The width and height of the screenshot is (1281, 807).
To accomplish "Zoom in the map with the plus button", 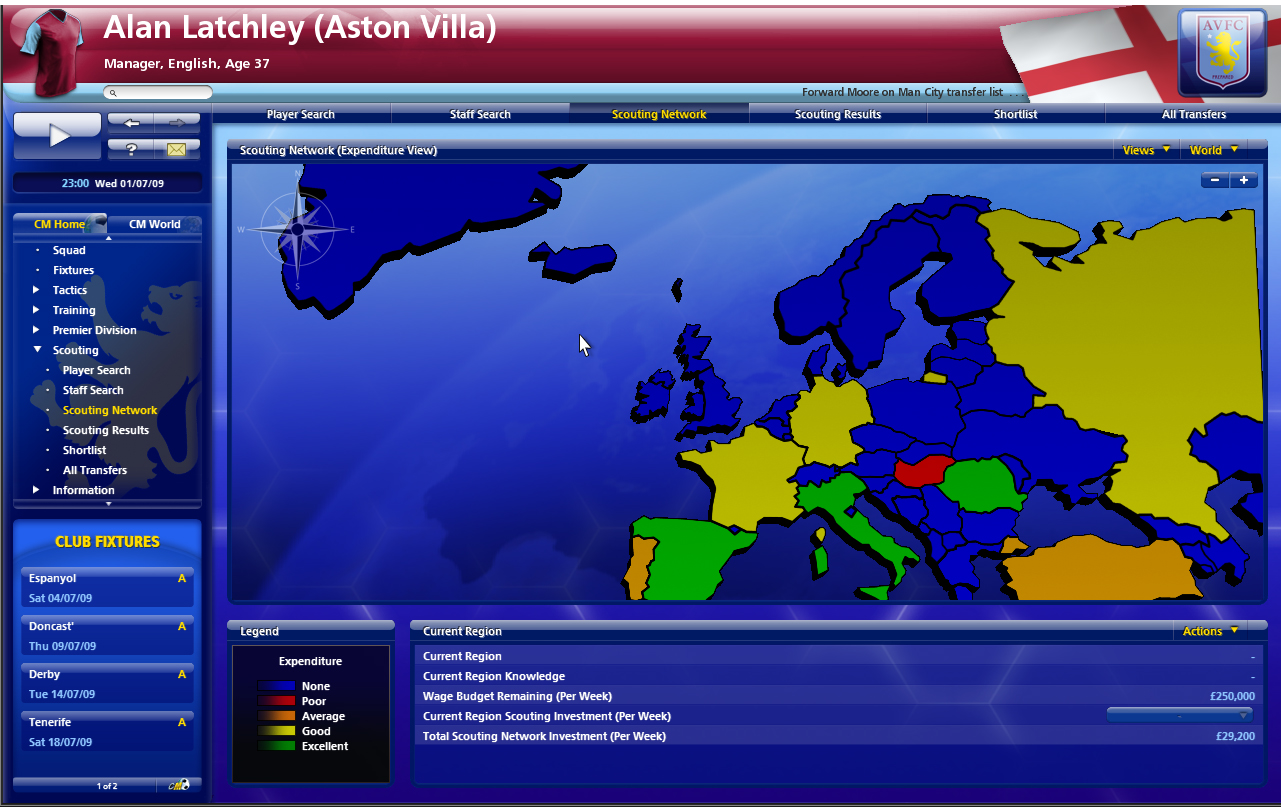I will pos(1244,180).
